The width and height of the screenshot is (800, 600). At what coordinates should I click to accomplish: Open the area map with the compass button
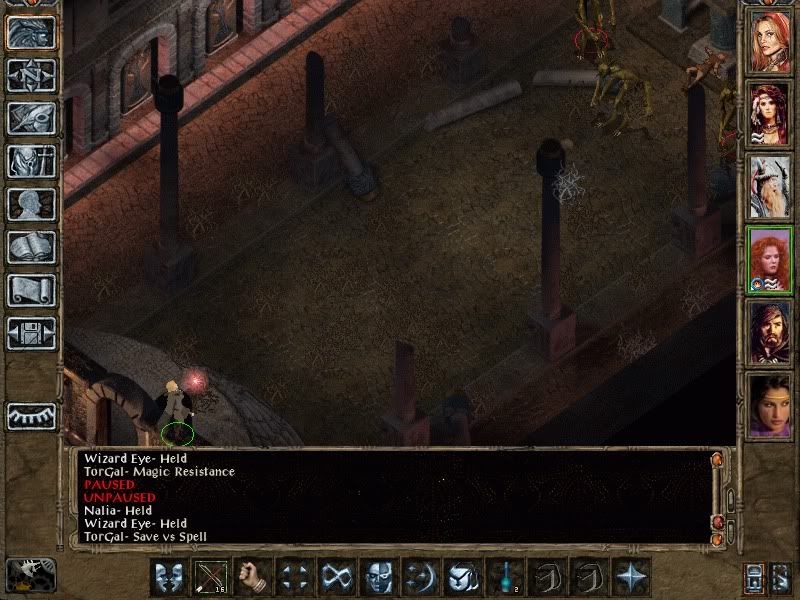(31, 75)
